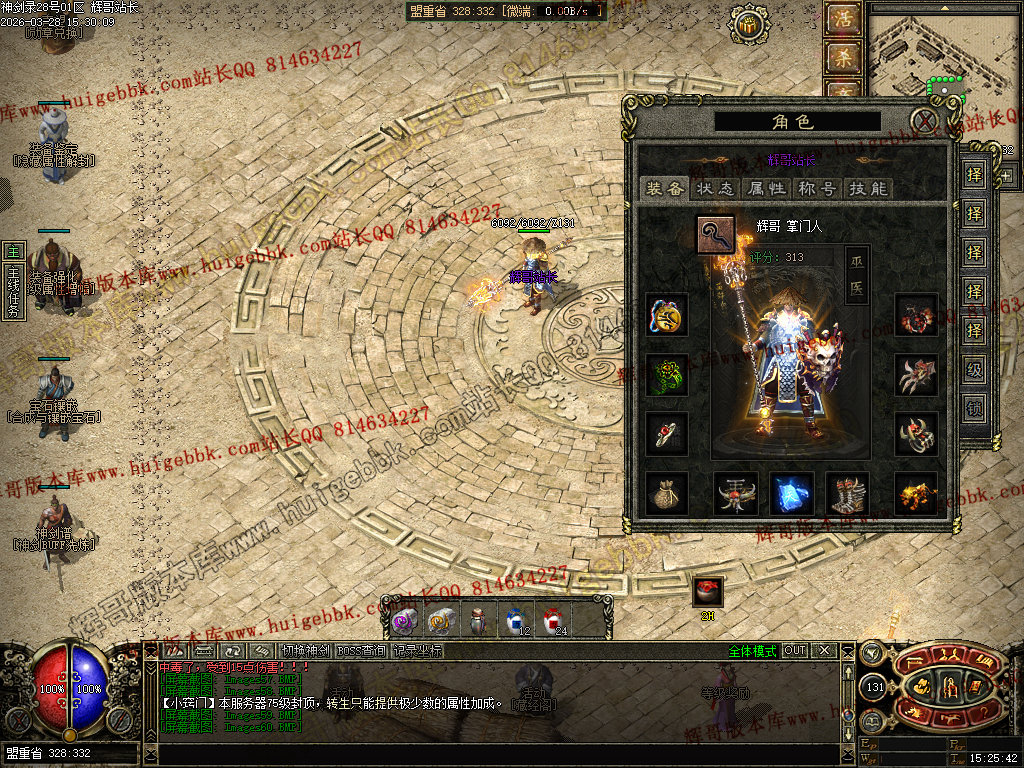Open the cloth pouch equipment slot
The width and height of the screenshot is (1024, 768).
[666, 493]
